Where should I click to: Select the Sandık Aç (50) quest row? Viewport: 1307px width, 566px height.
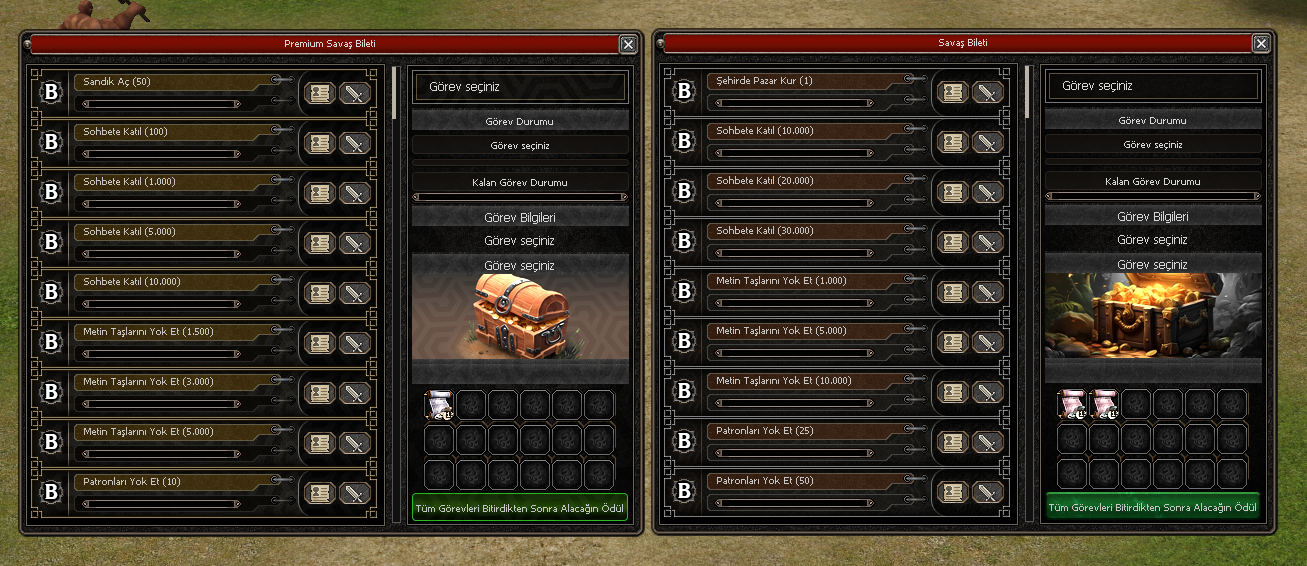170,82
